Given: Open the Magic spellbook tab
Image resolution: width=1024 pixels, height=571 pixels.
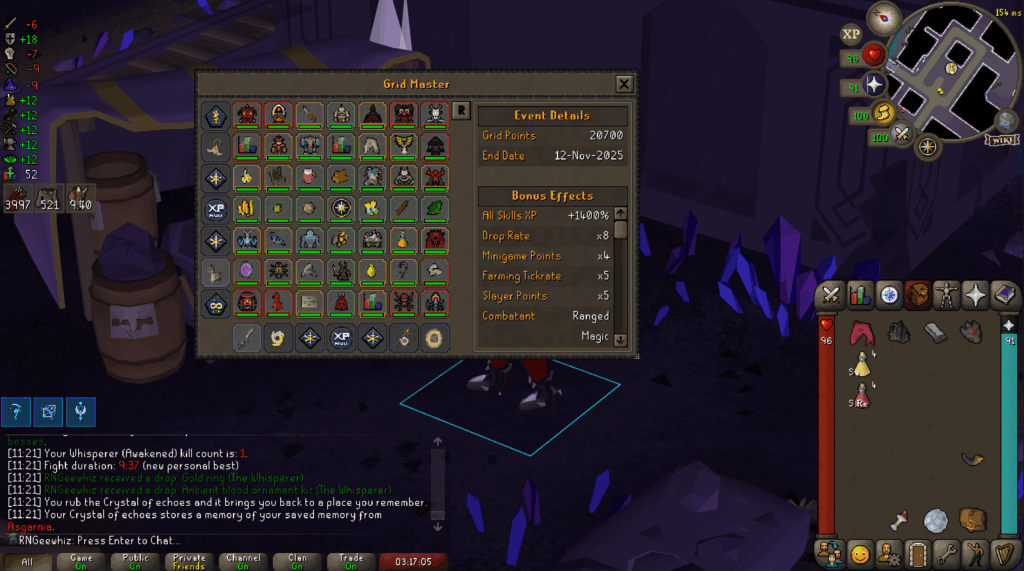Looking at the screenshot, I should pyautogui.click(x=1003, y=295).
